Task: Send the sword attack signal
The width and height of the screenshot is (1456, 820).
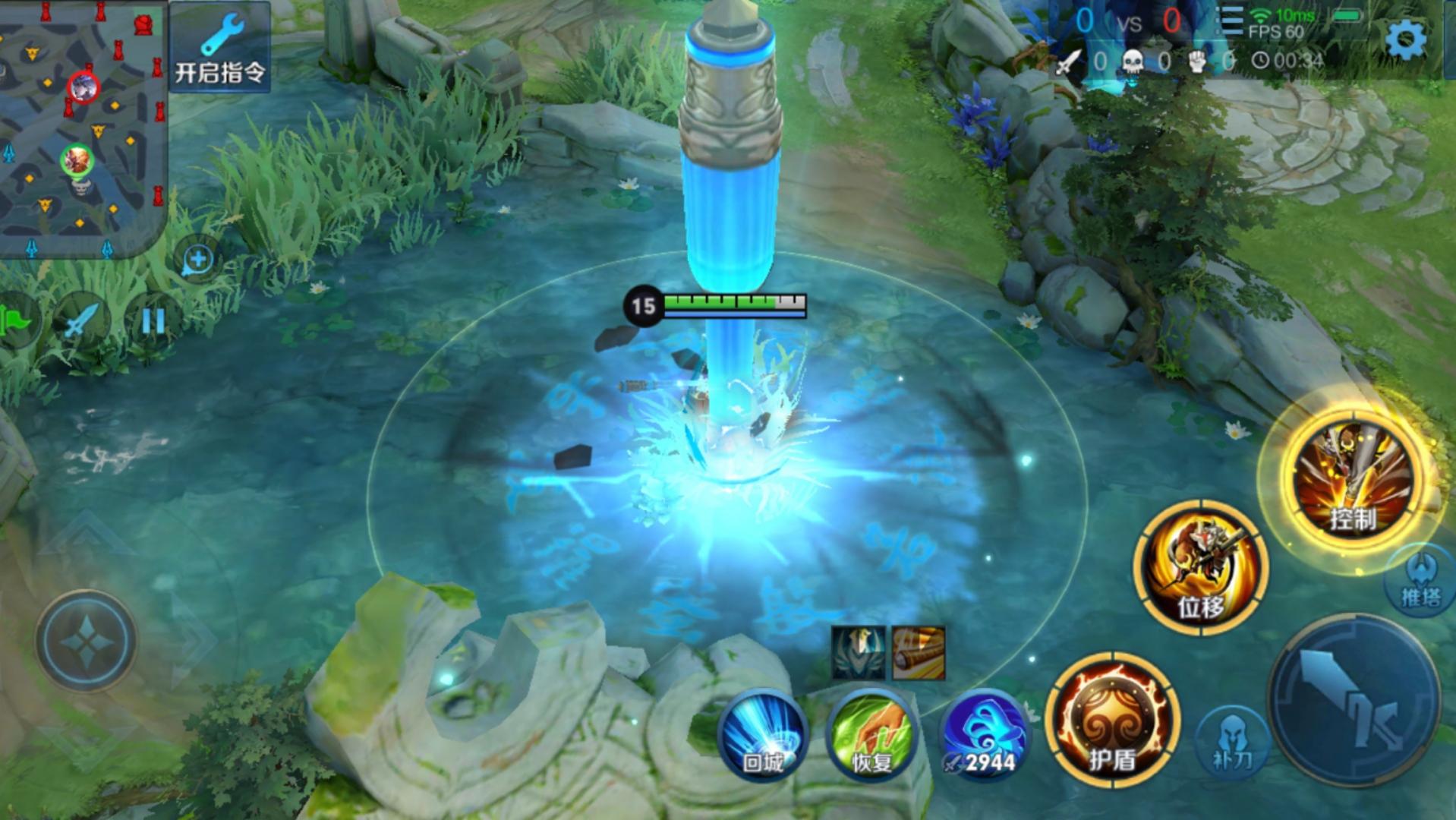Action: pos(82,322)
